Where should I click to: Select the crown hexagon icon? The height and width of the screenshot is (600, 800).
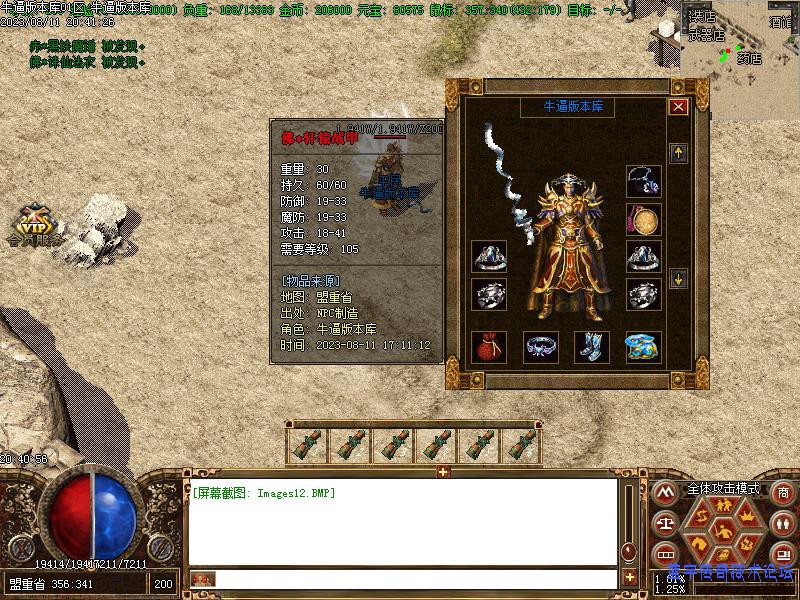(x=744, y=515)
